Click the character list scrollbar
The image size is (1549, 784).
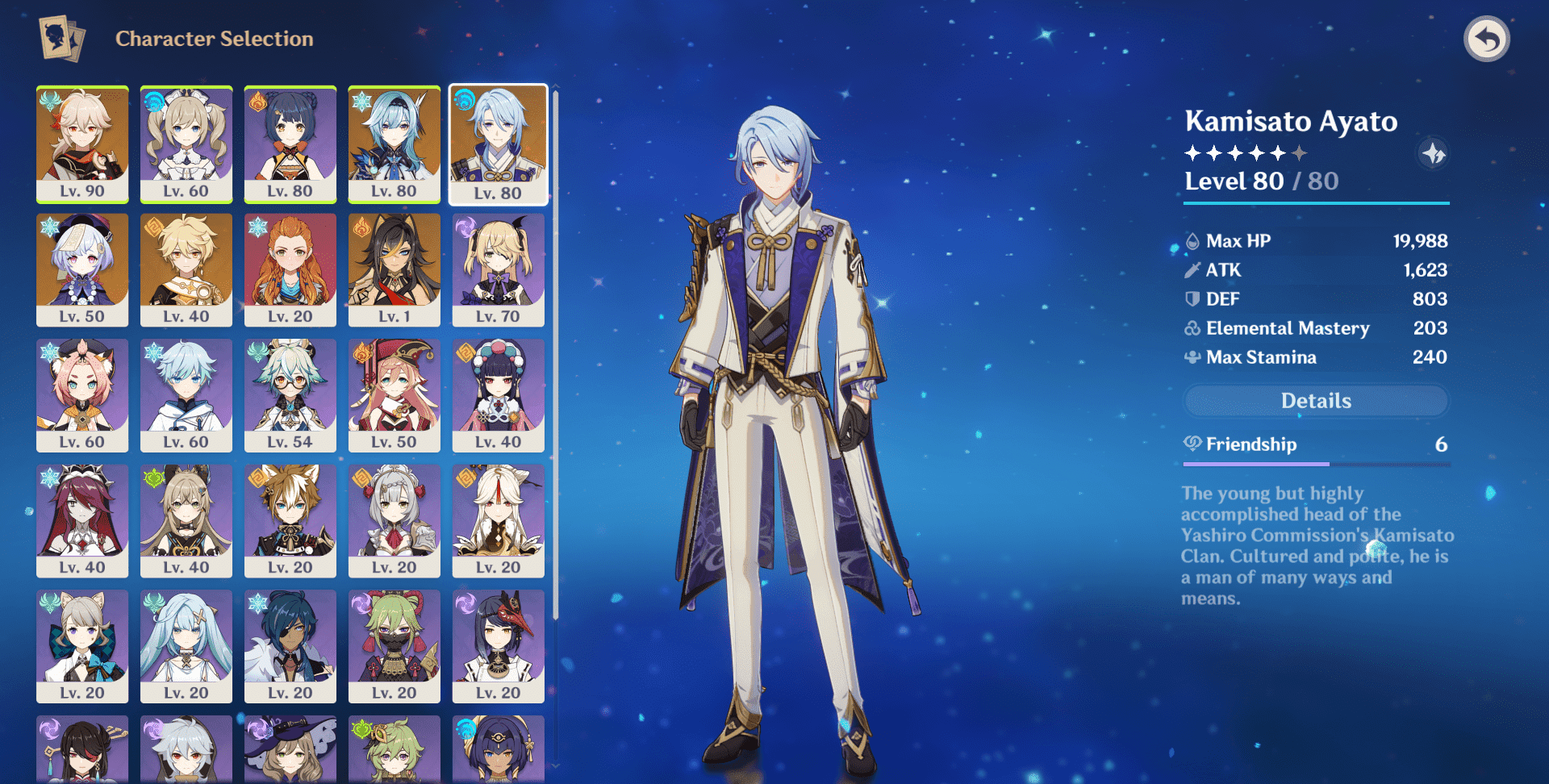555,323
